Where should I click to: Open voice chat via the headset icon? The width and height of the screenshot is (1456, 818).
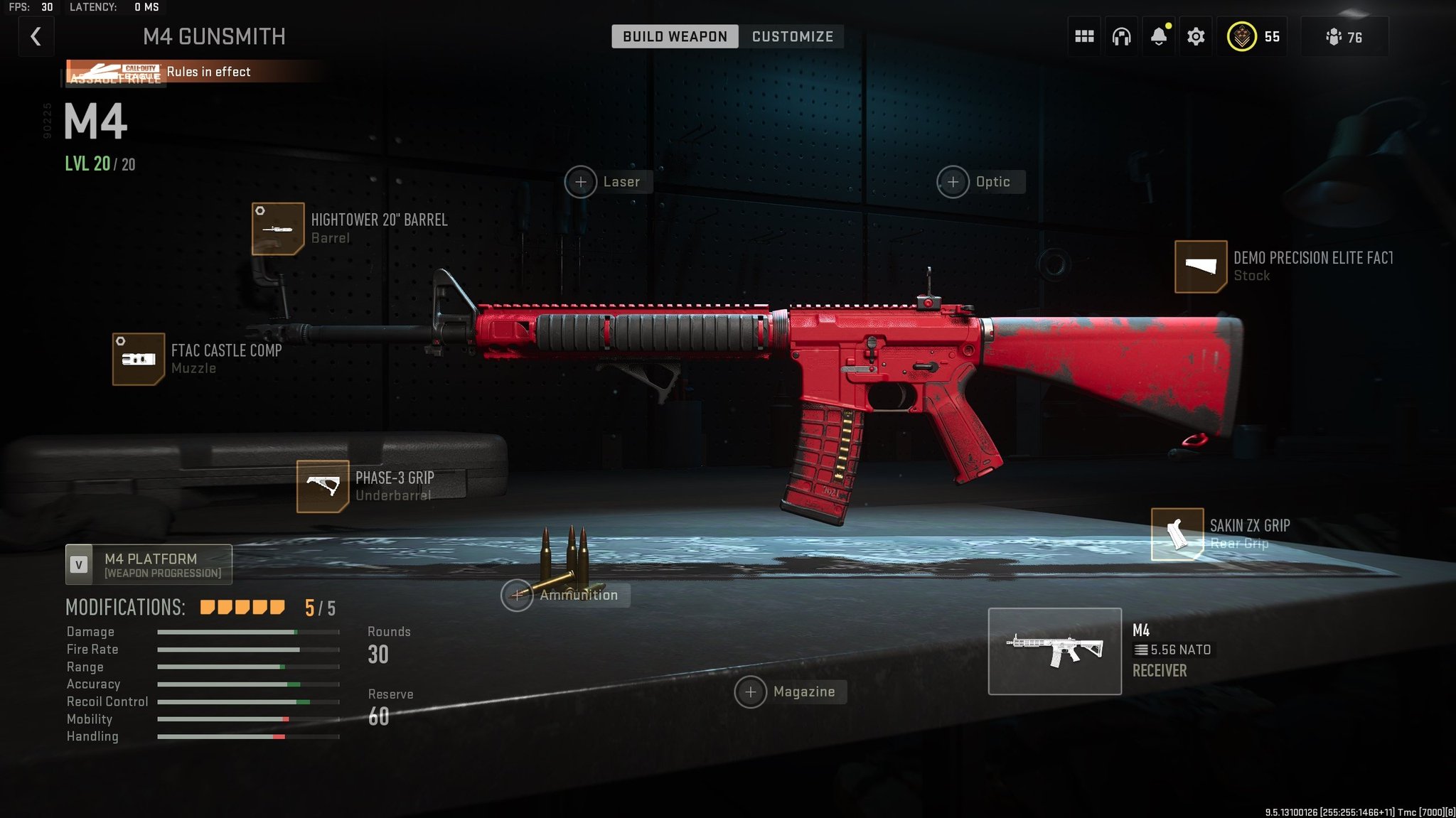[1121, 36]
